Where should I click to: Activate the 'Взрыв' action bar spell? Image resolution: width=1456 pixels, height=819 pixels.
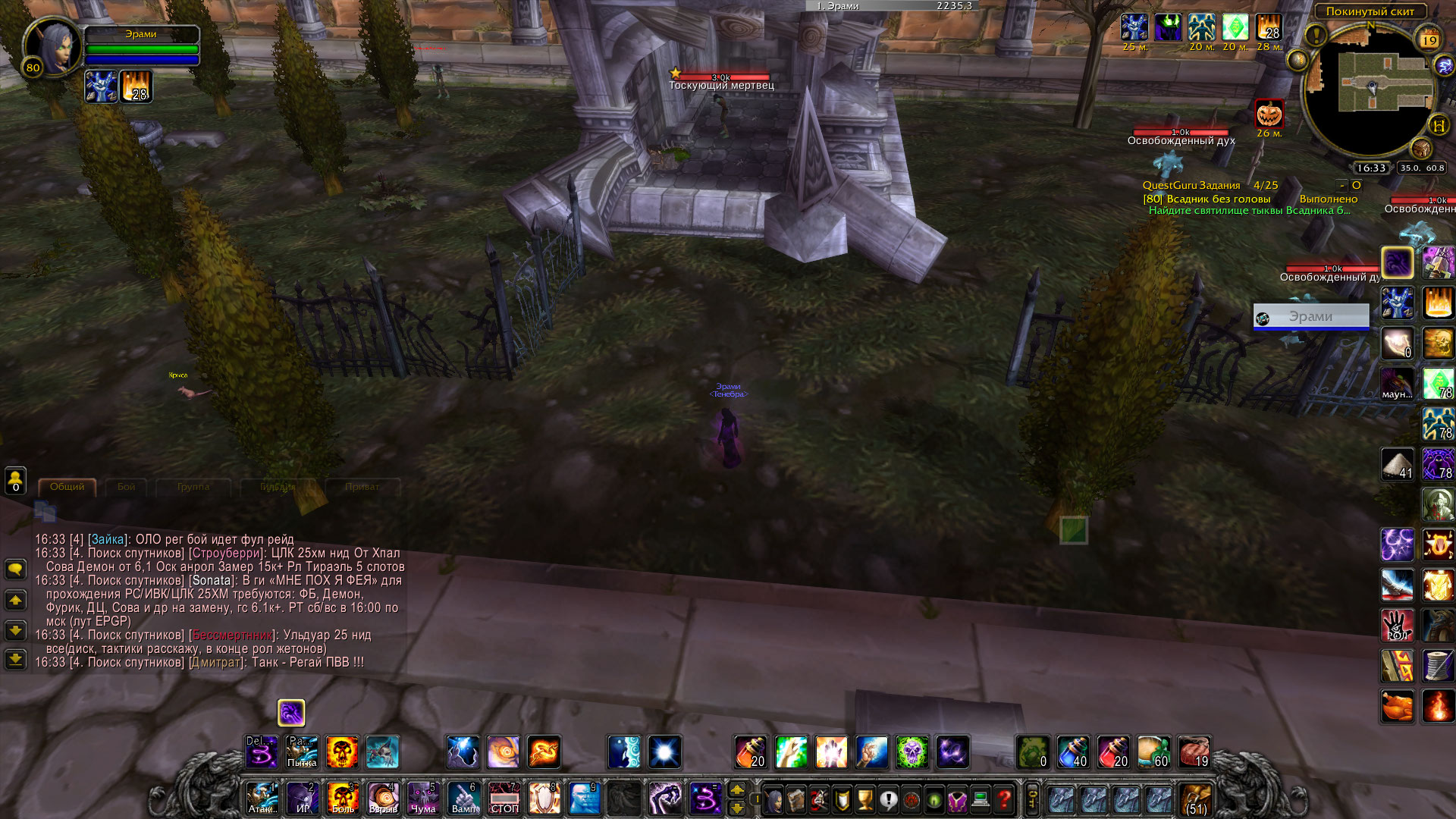tap(383, 799)
